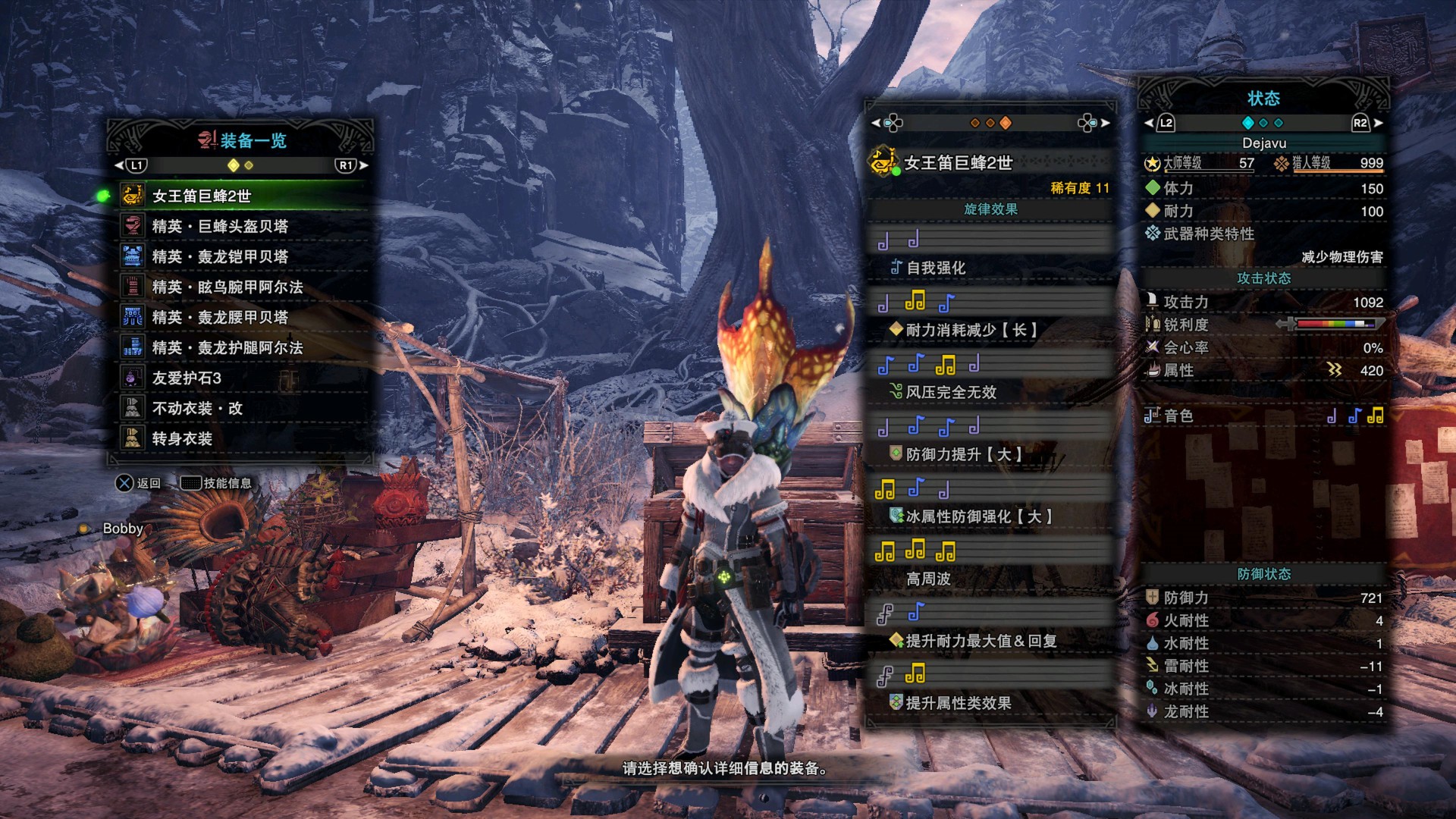Select the 提升耐力最大值&回复 melody
This screenshot has height=819, width=1456.
(981, 641)
